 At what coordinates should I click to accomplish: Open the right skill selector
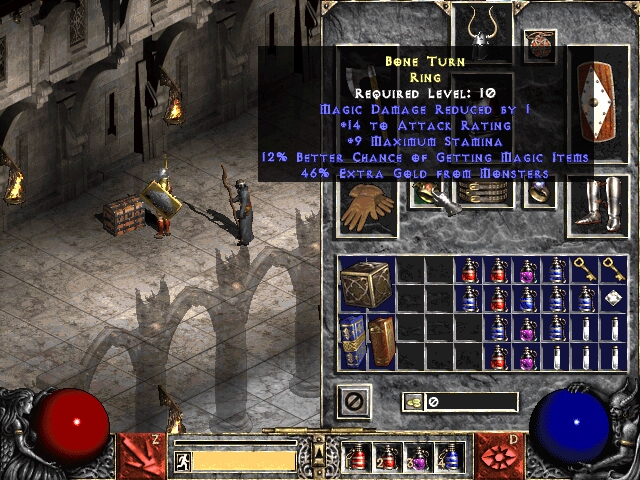coord(498,455)
